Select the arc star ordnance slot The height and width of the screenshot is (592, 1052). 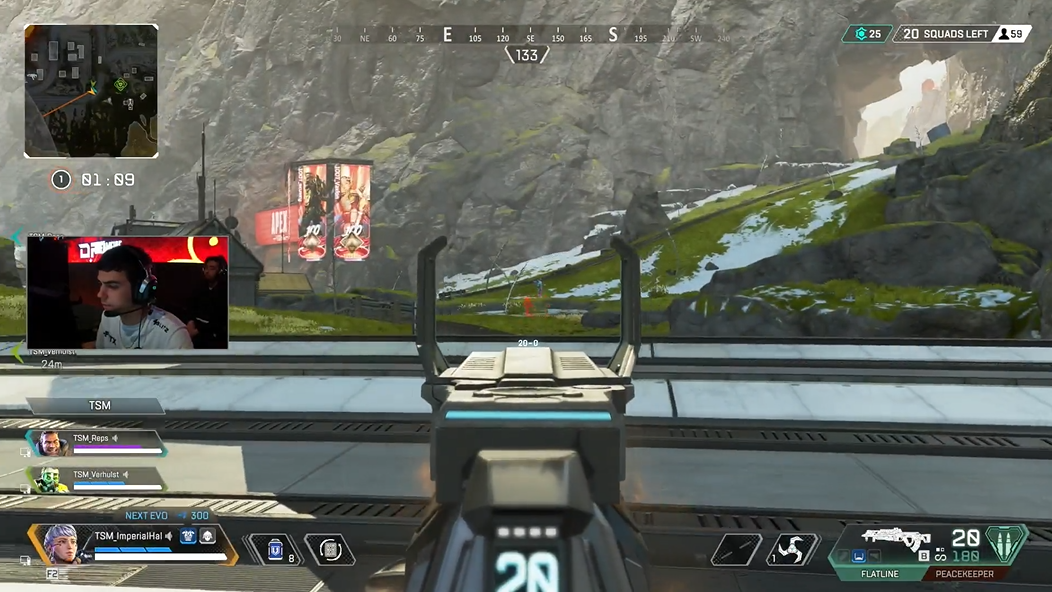792,549
